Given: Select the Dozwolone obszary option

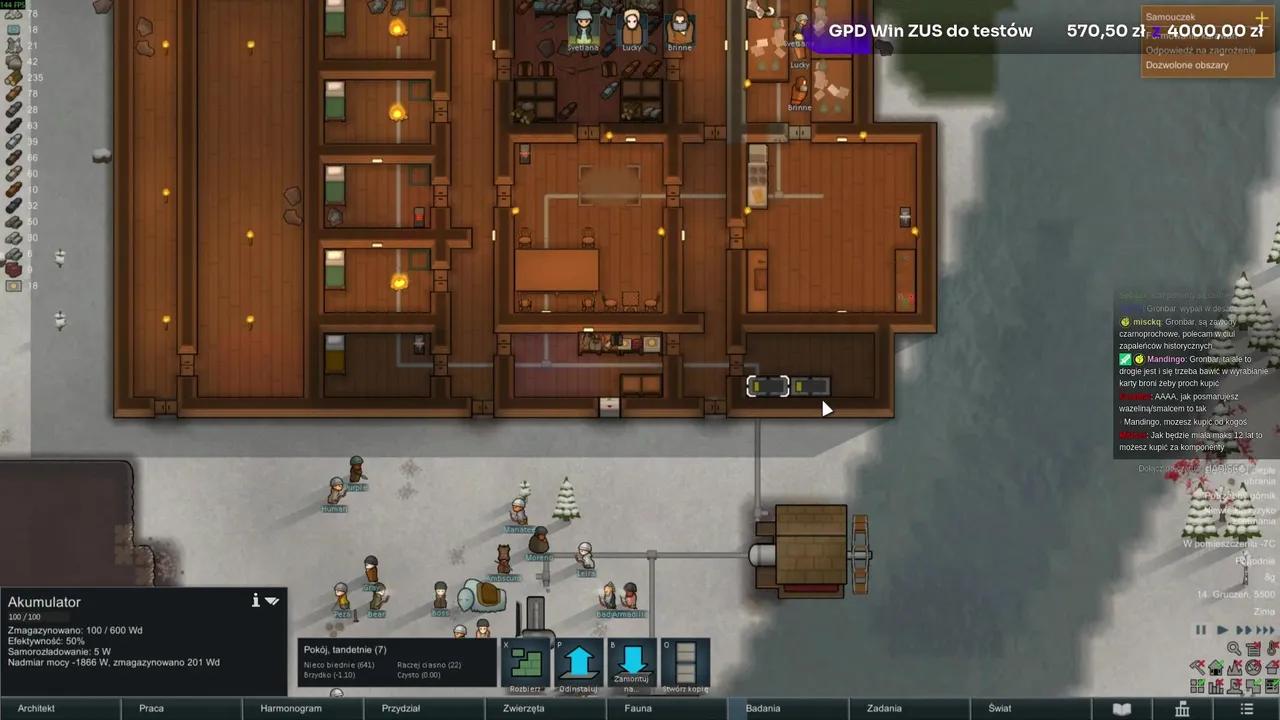Looking at the screenshot, I should tap(1187, 65).
